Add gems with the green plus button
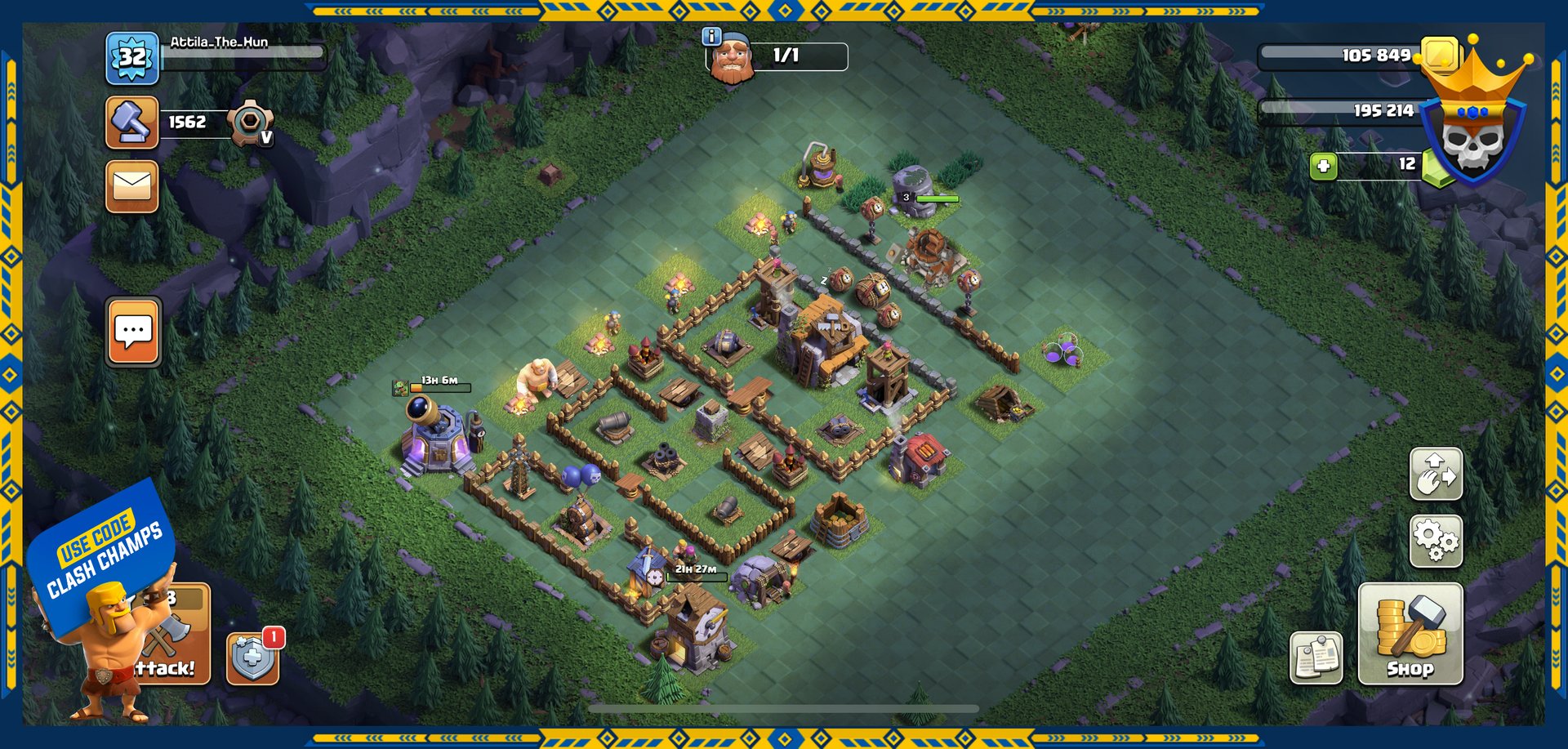 point(1323,166)
